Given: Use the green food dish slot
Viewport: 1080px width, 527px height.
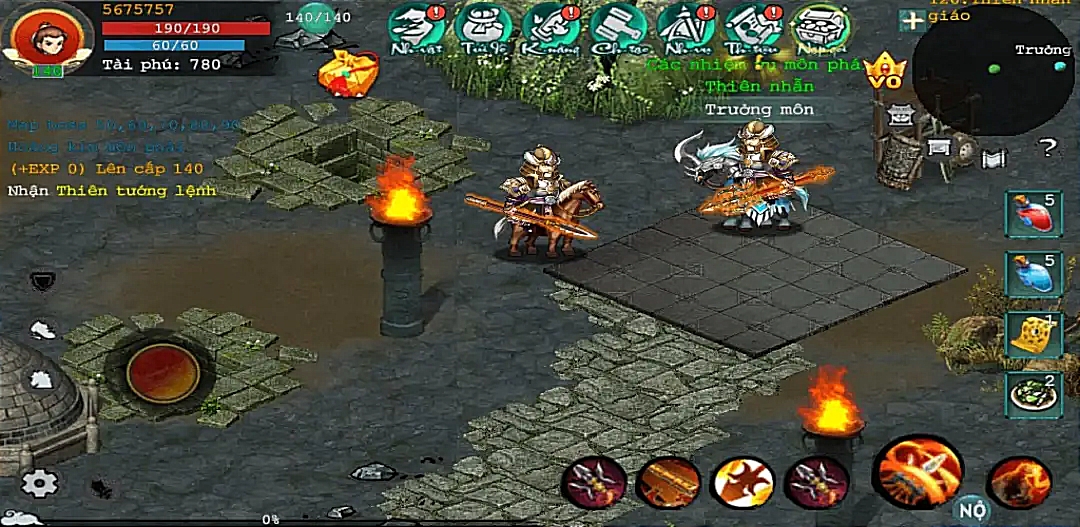Looking at the screenshot, I should coord(1033,394).
